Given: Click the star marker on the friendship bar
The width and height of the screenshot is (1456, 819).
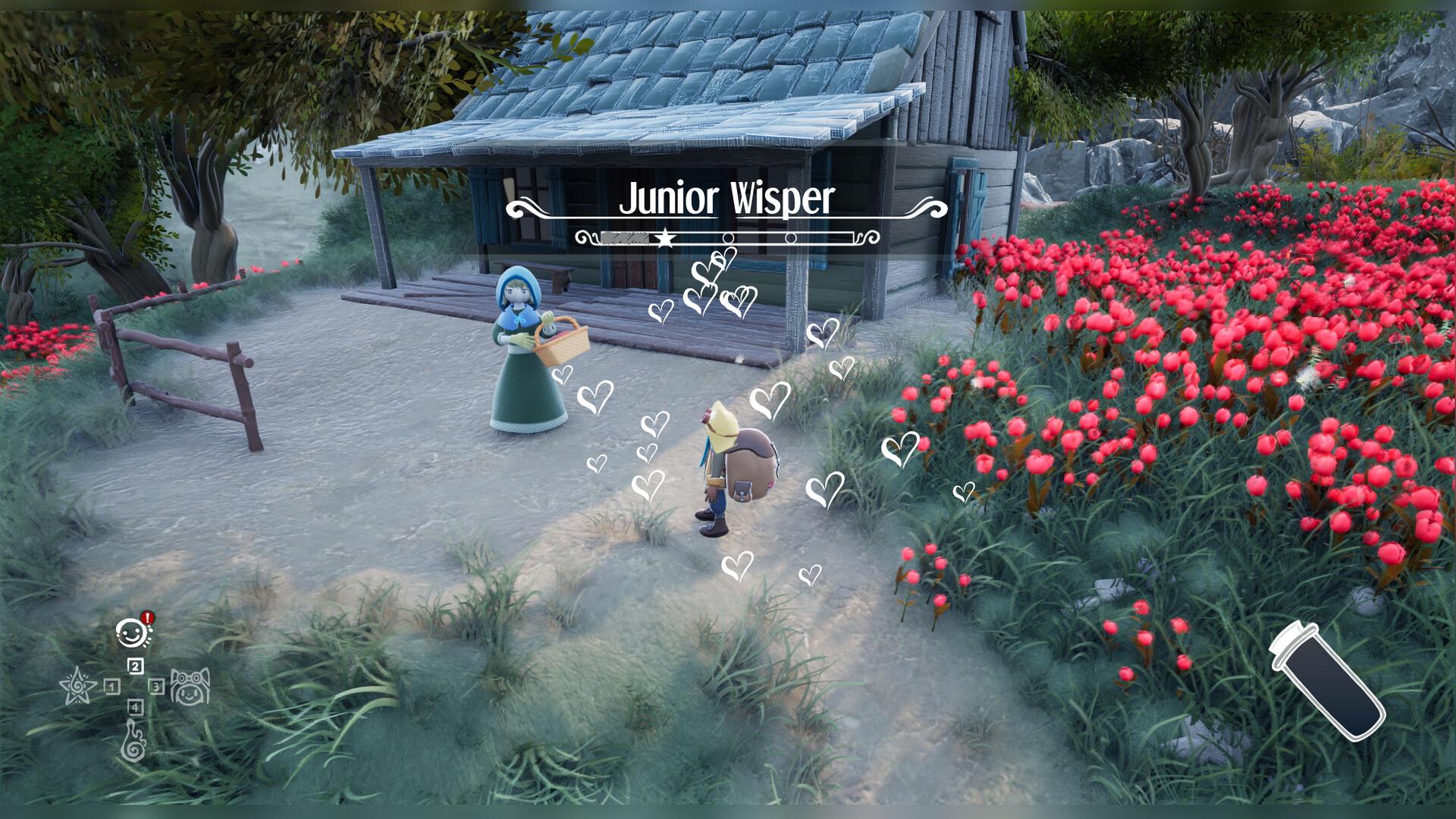Looking at the screenshot, I should pos(665,237).
